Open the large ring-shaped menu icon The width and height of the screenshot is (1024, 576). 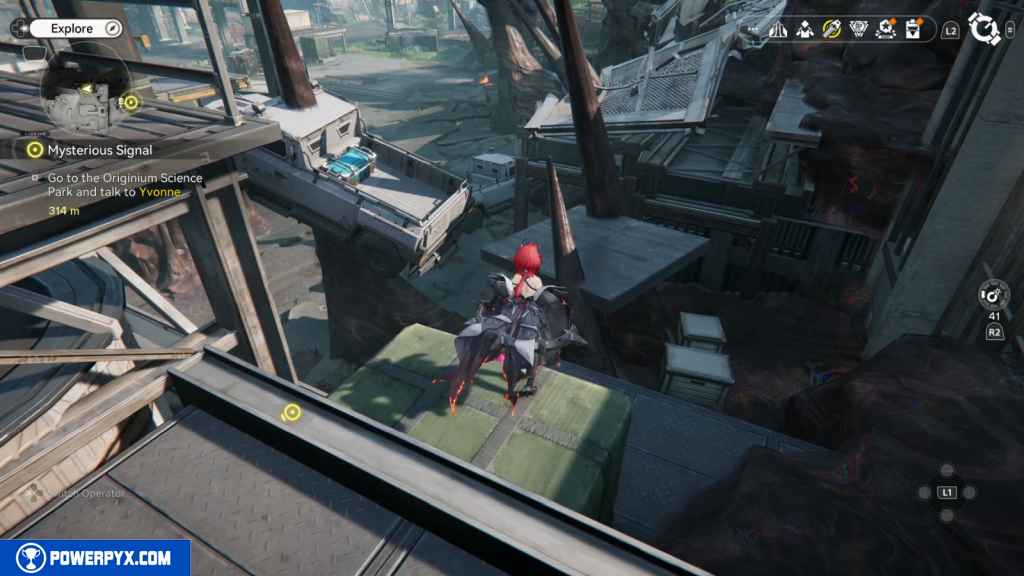tap(985, 29)
